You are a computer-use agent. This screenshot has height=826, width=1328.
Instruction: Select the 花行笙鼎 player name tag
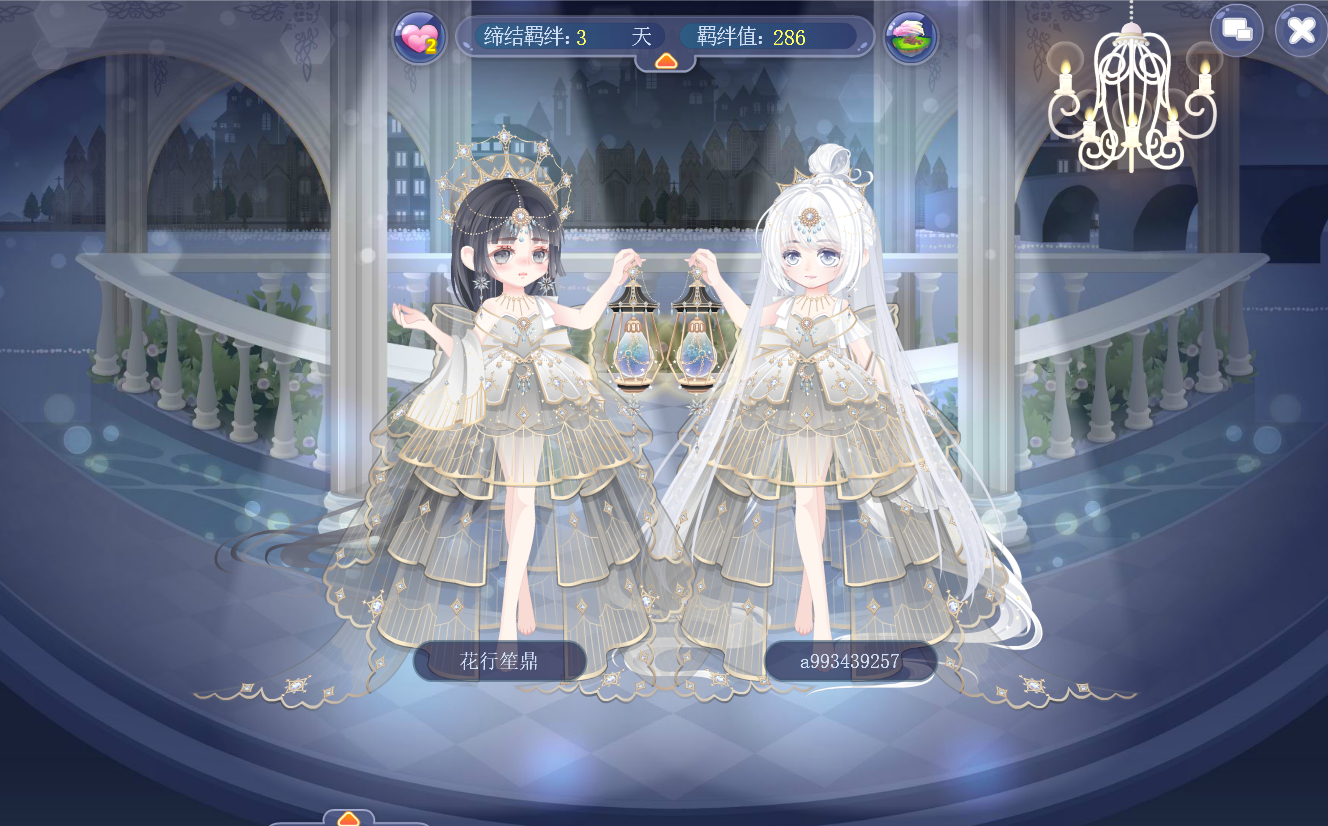coord(499,661)
